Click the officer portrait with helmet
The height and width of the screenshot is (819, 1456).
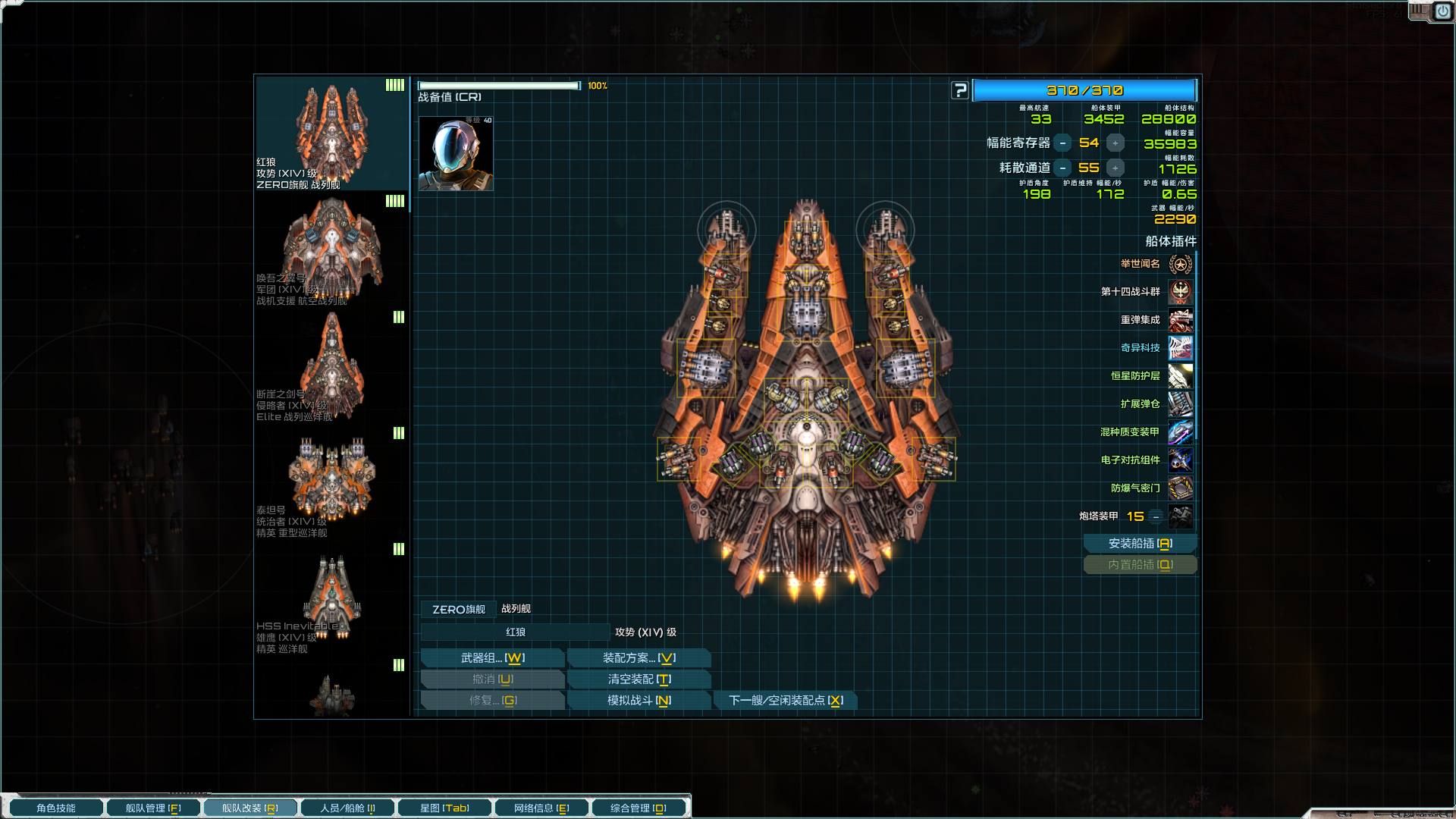click(x=456, y=154)
